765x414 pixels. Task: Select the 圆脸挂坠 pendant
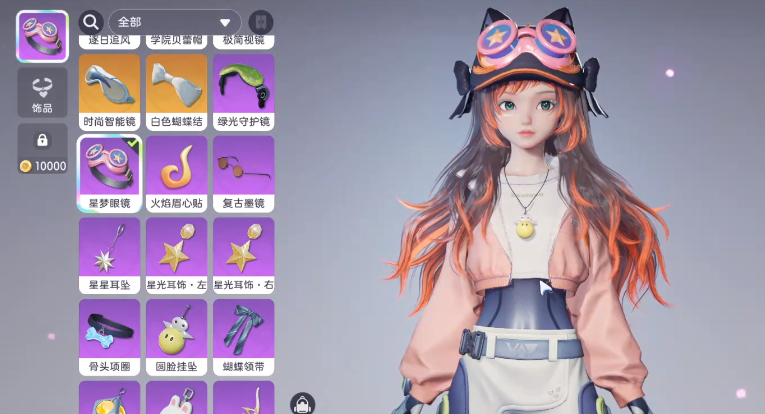[176, 337]
